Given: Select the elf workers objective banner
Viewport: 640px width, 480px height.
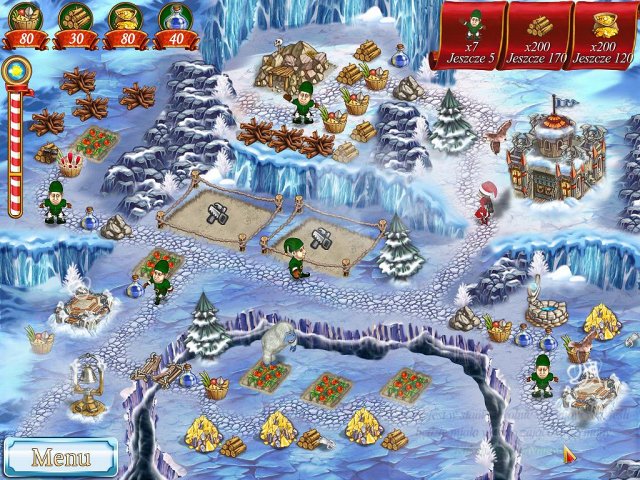Looking at the screenshot, I should [468, 35].
